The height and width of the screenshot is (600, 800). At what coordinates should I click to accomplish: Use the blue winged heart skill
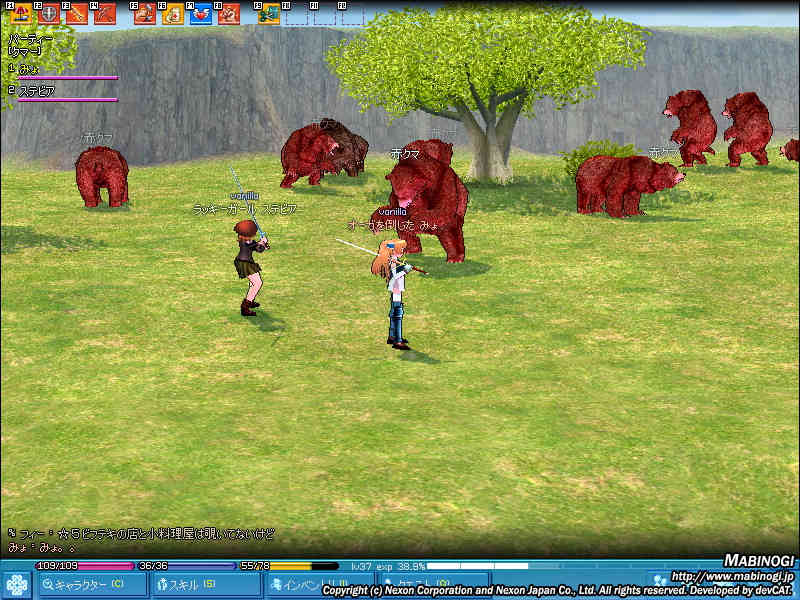(201, 14)
